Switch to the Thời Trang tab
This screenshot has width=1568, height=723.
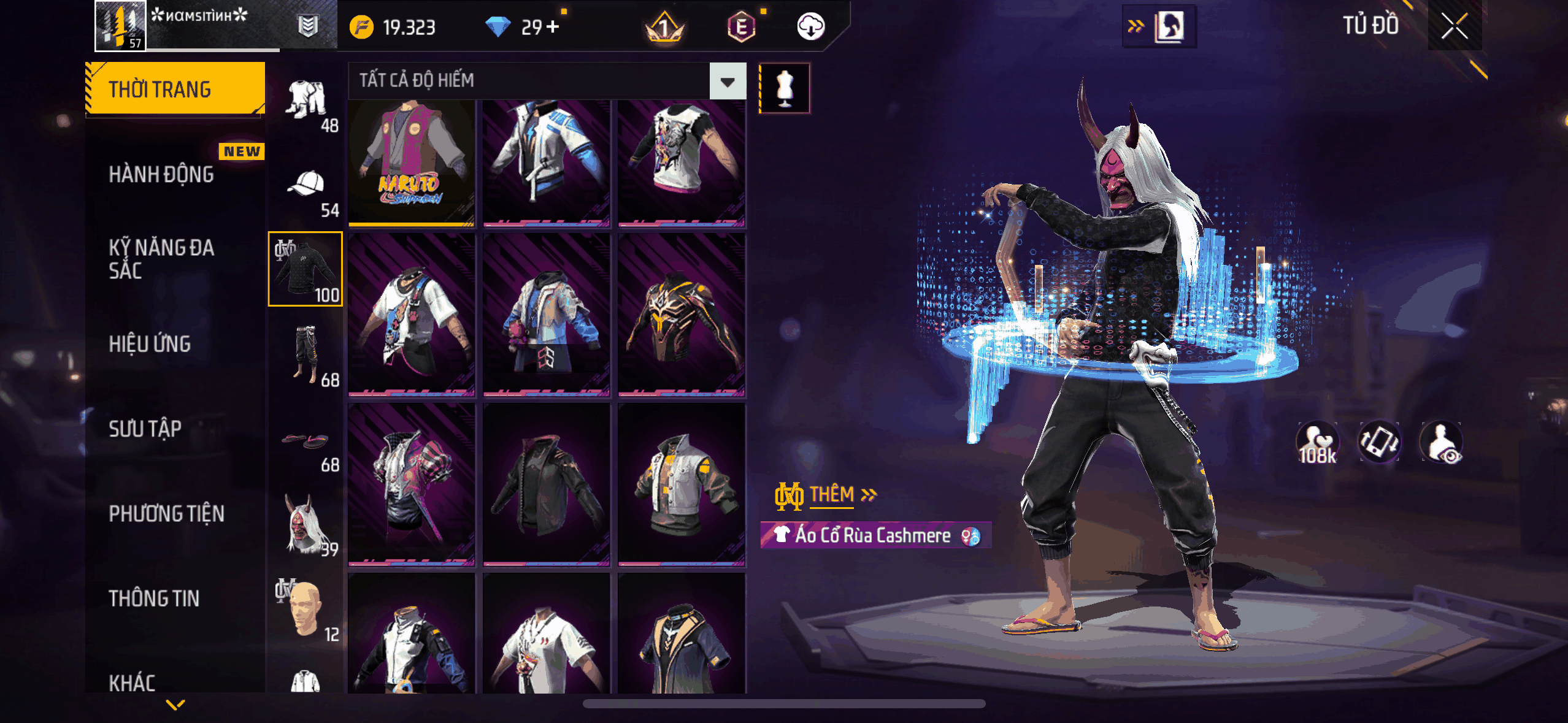[x=175, y=89]
